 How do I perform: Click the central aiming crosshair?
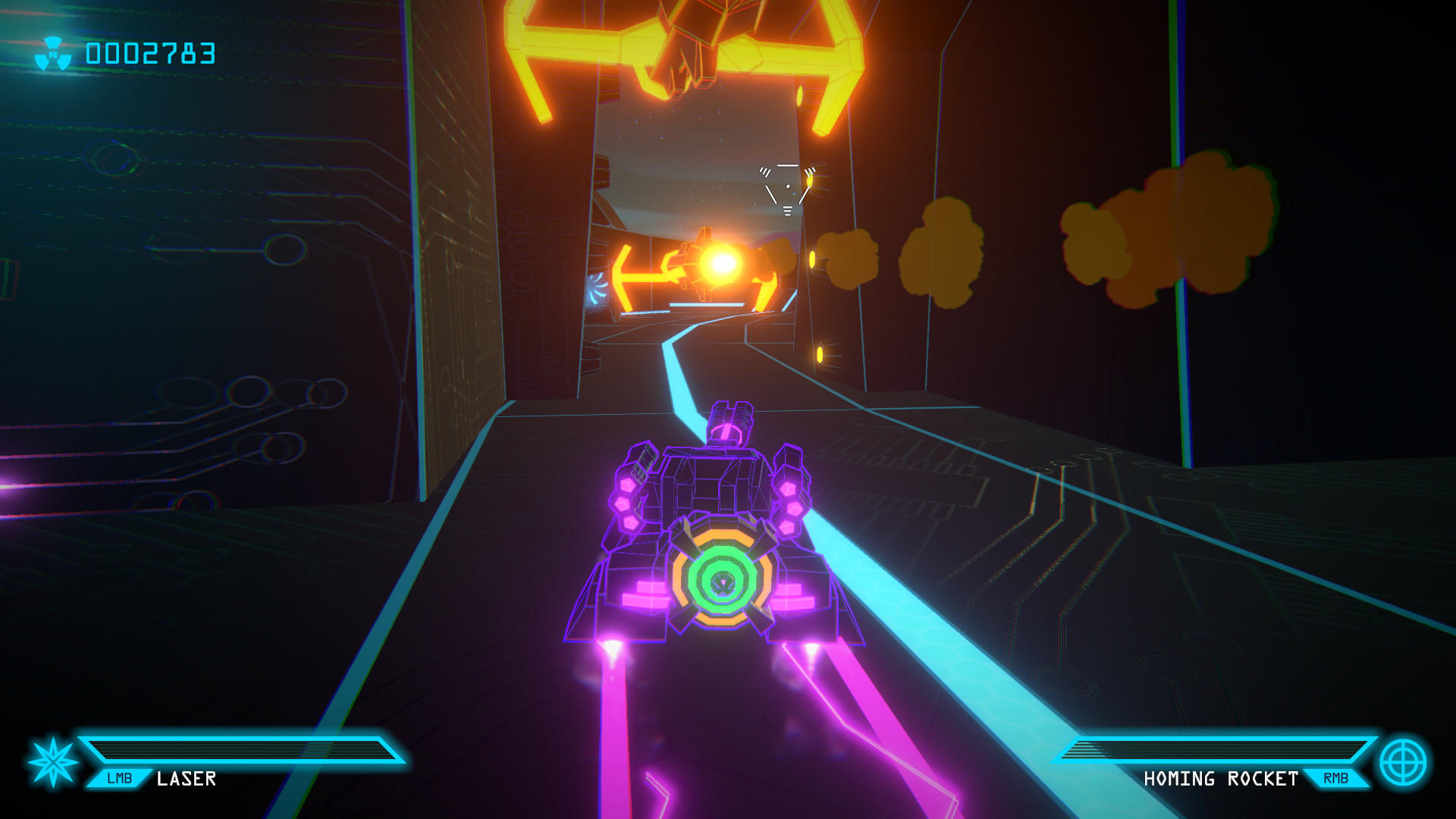point(786,186)
